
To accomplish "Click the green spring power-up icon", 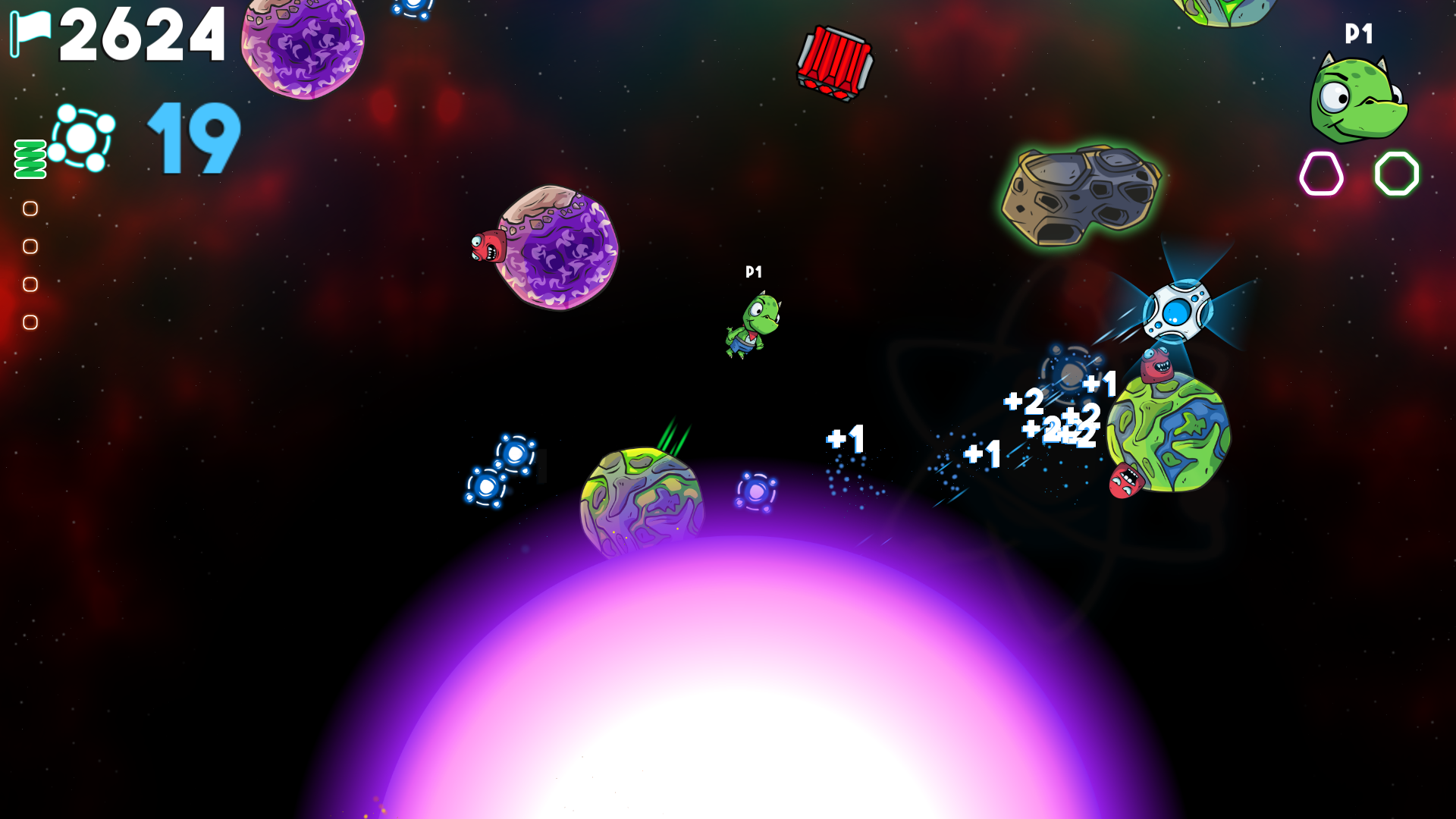I will (x=28, y=157).
